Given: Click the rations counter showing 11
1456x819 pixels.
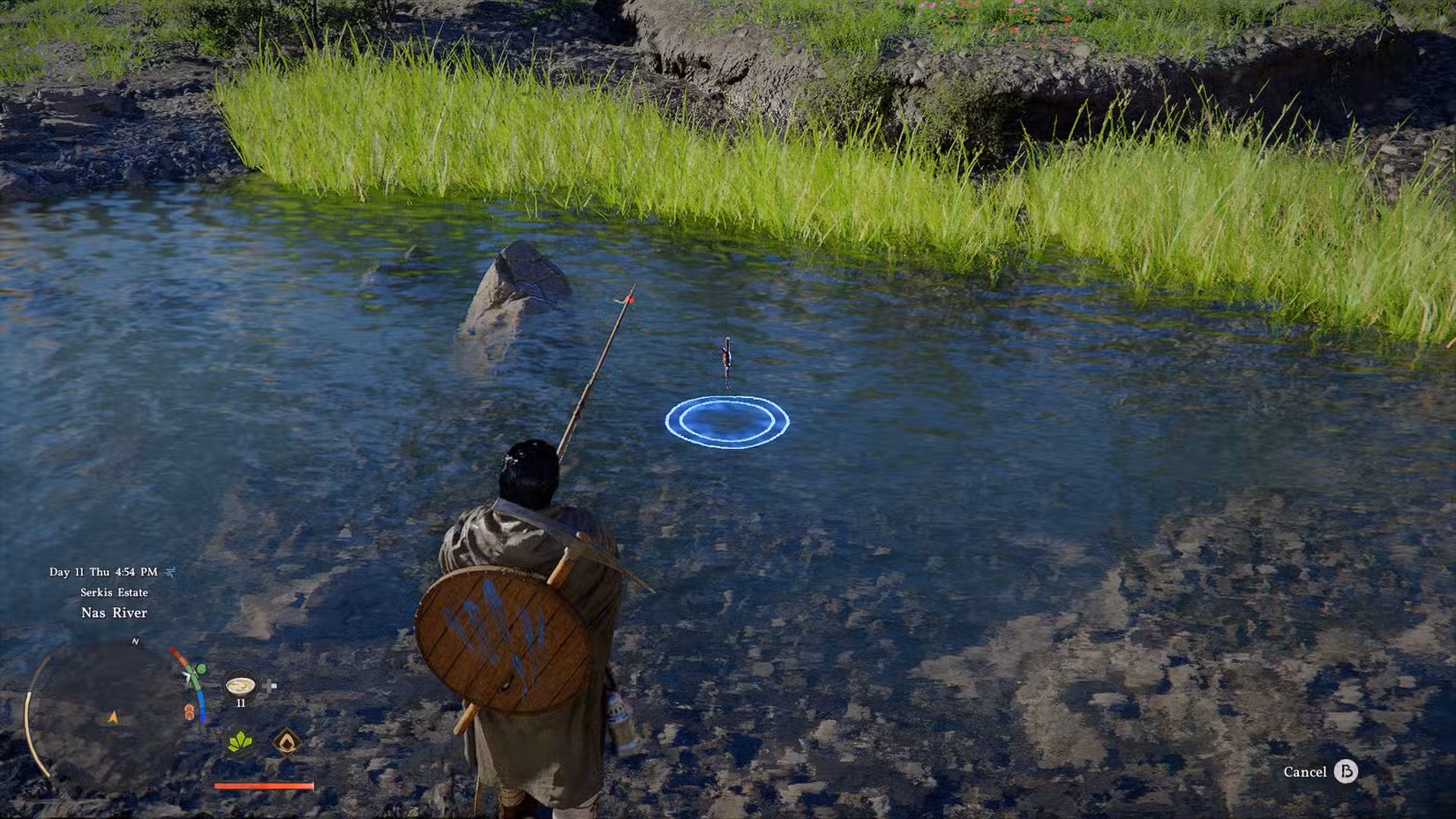Looking at the screenshot, I should [x=242, y=703].
